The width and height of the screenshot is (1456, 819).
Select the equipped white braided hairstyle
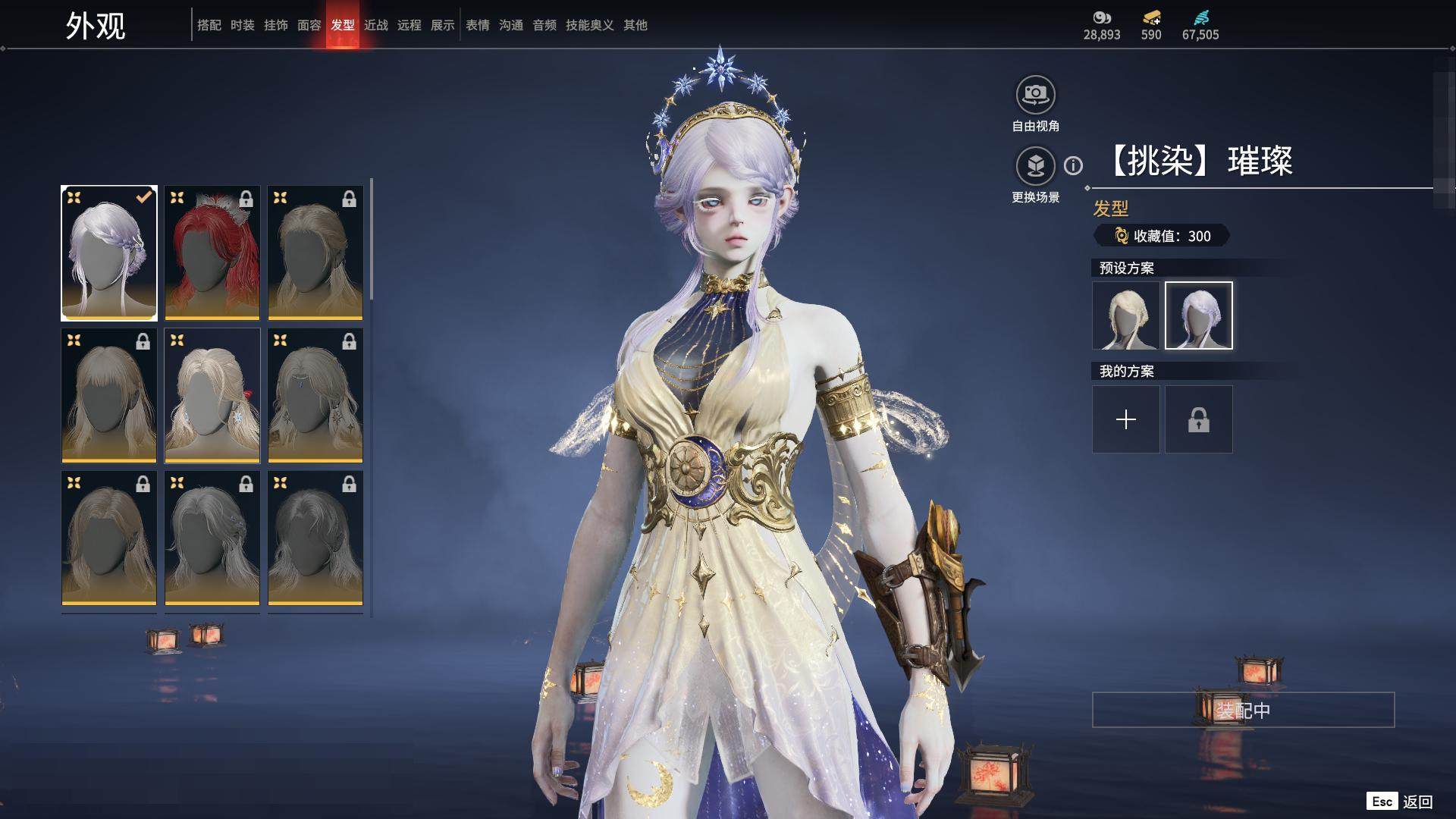coord(109,253)
